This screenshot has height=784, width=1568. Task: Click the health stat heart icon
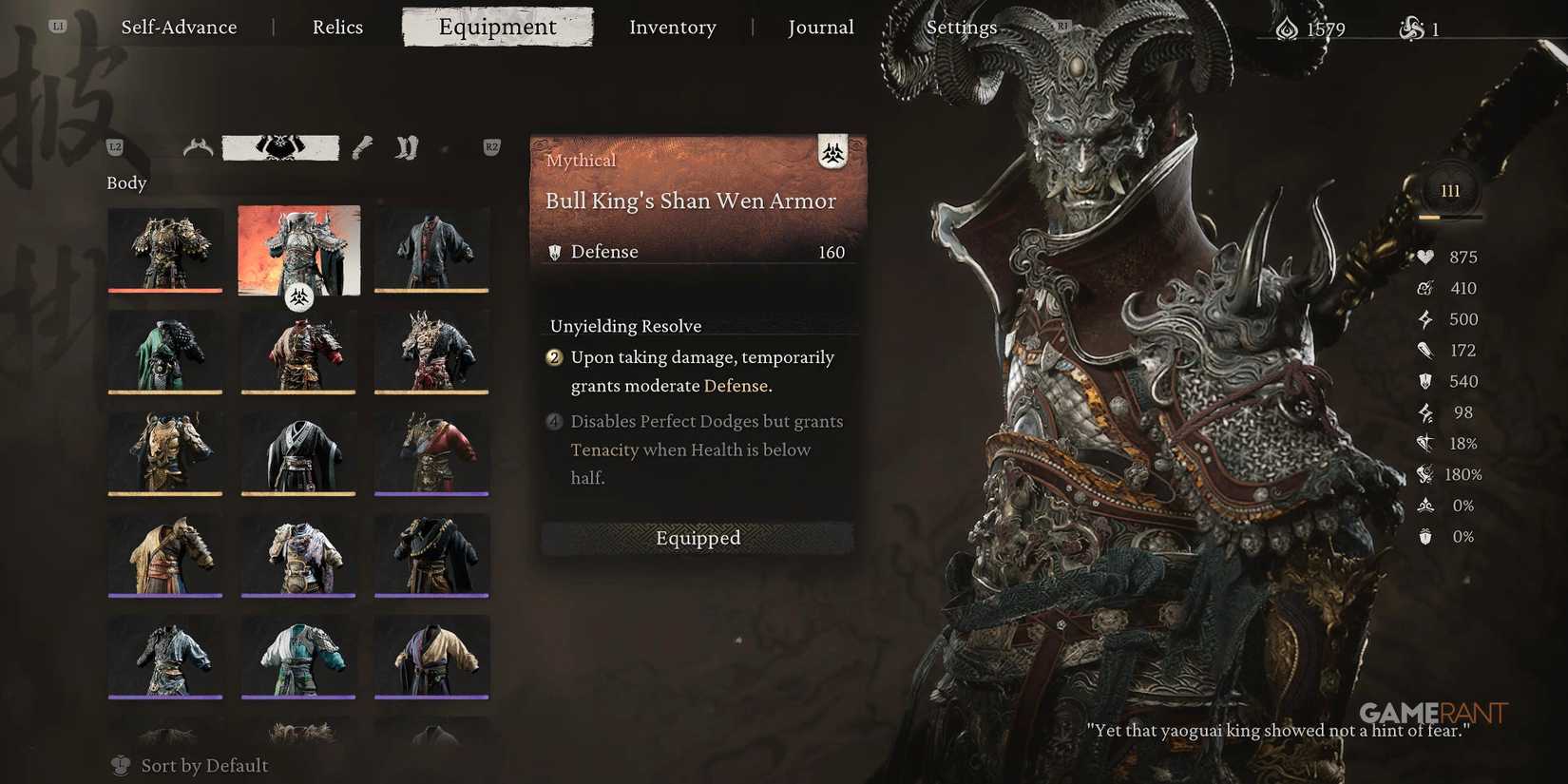click(1425, 257)
